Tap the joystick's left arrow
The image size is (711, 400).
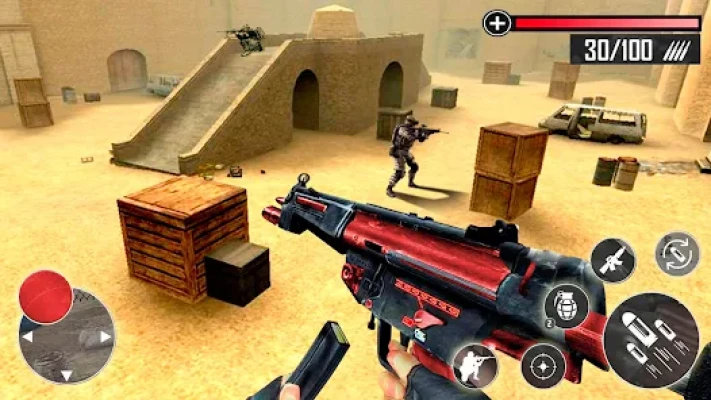coord(27,337)
